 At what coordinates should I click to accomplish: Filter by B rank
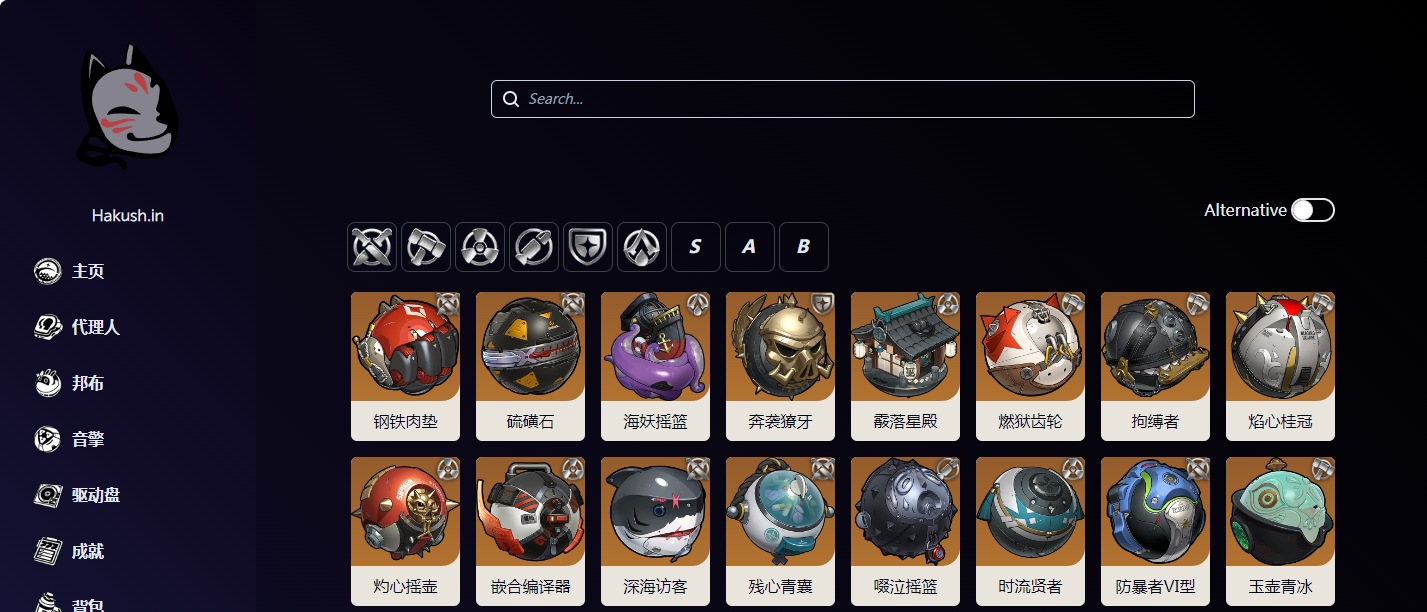pyautogui.click(x=804, y=247)
